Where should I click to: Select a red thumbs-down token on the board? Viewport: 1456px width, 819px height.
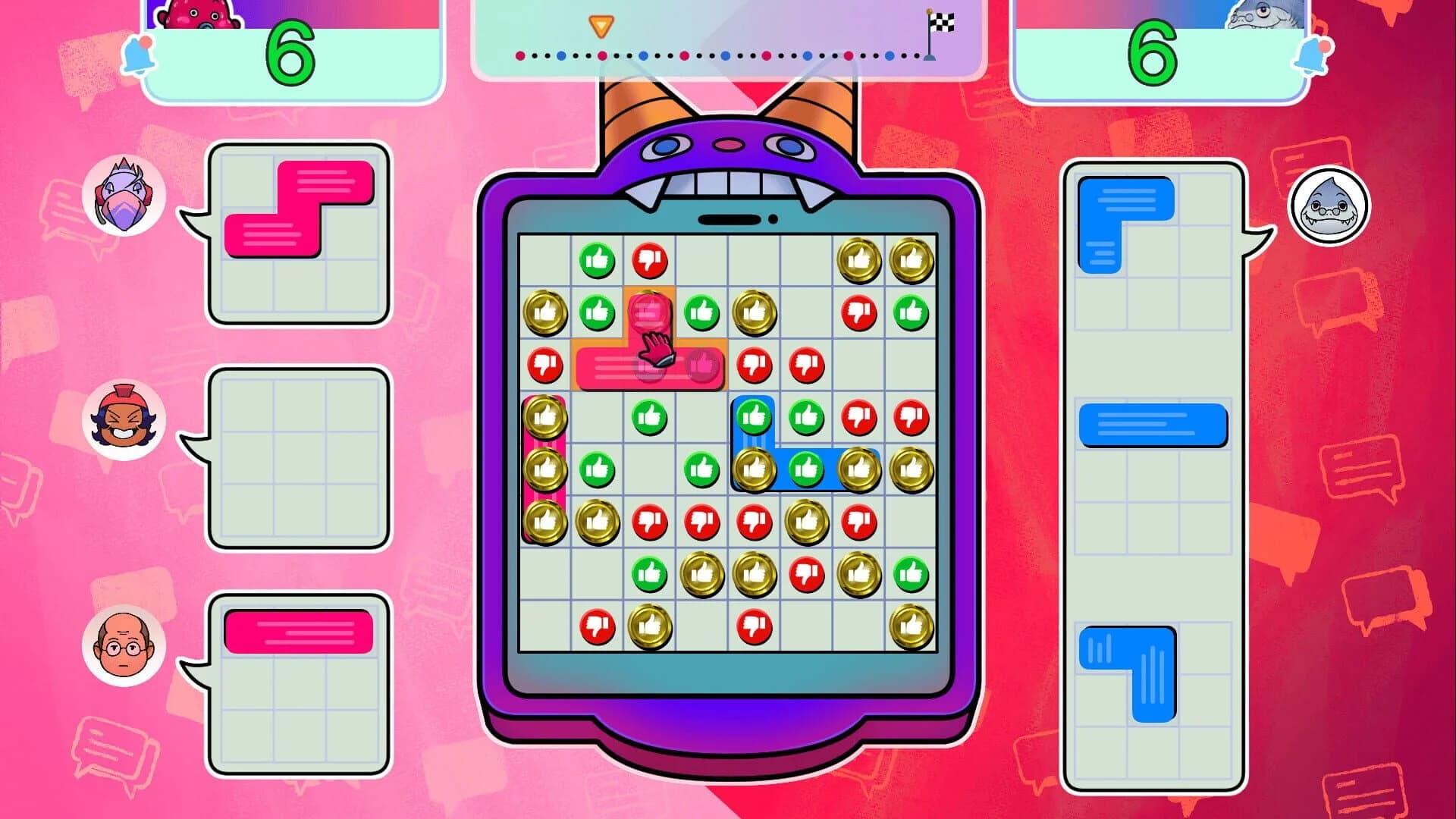(x=651, y=259)
